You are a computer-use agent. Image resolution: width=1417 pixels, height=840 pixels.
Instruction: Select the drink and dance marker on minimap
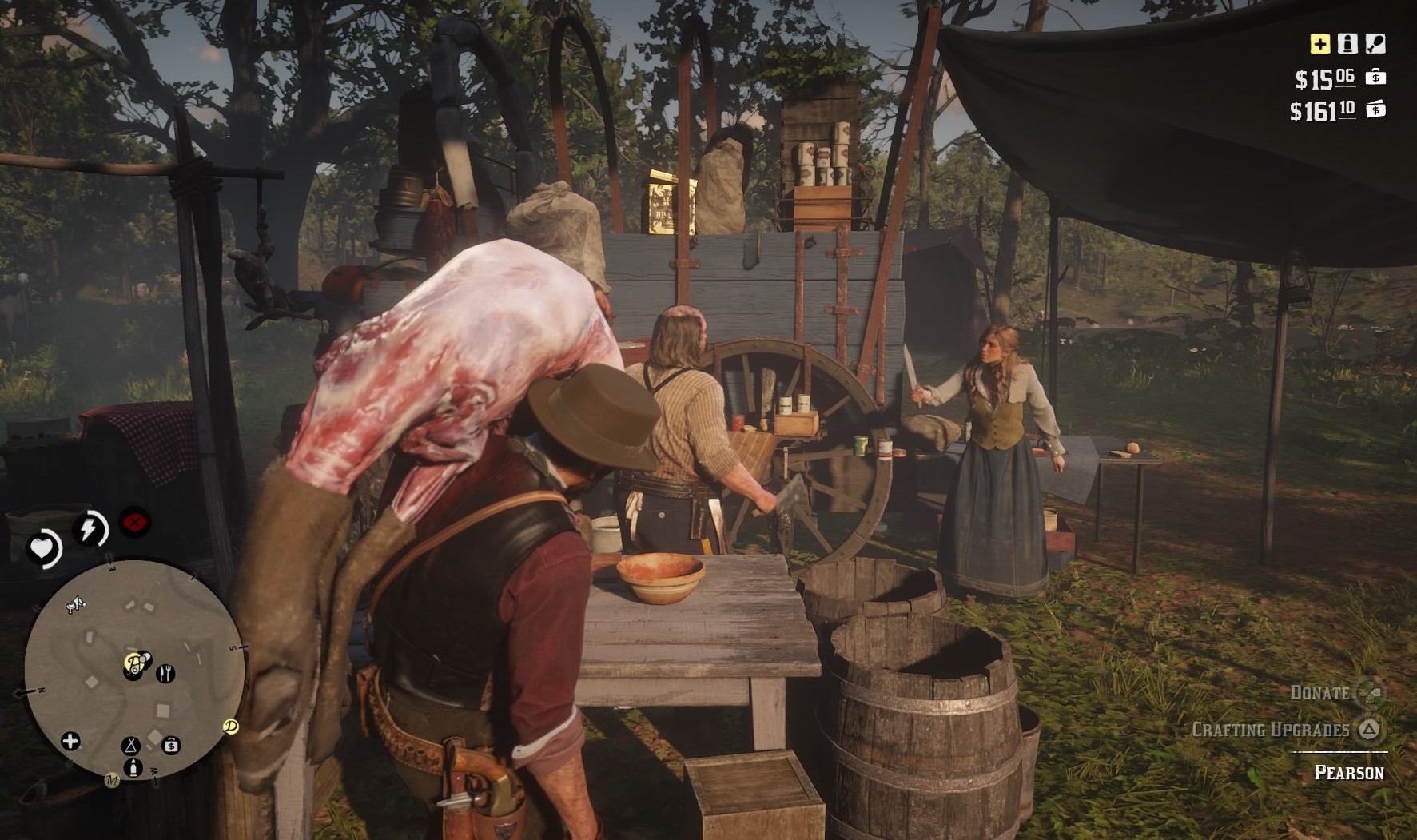tap(75, 605)
